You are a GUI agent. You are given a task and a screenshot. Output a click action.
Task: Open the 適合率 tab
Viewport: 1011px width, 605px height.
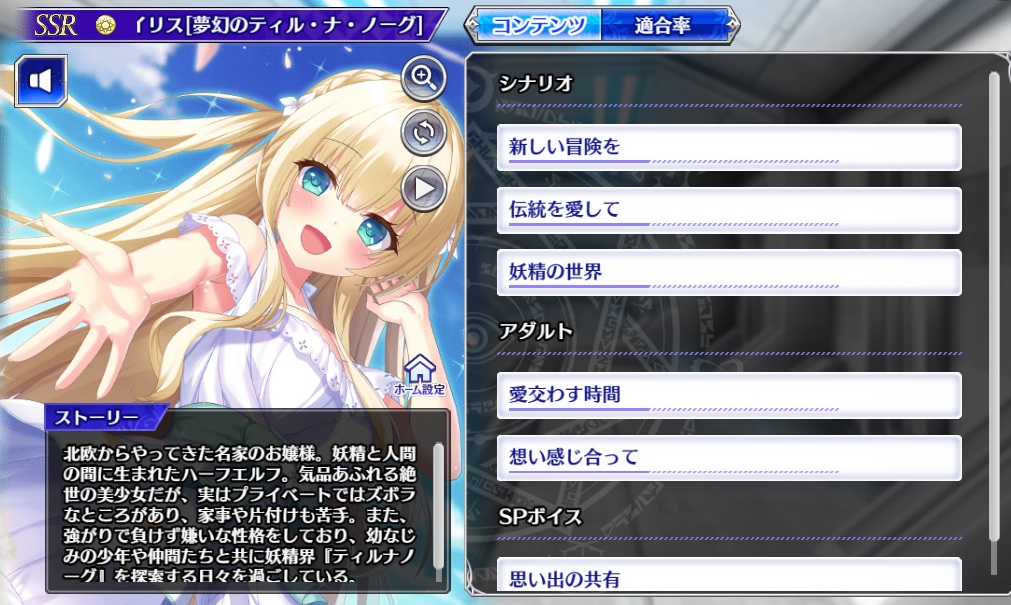click(x=662, y=25)
